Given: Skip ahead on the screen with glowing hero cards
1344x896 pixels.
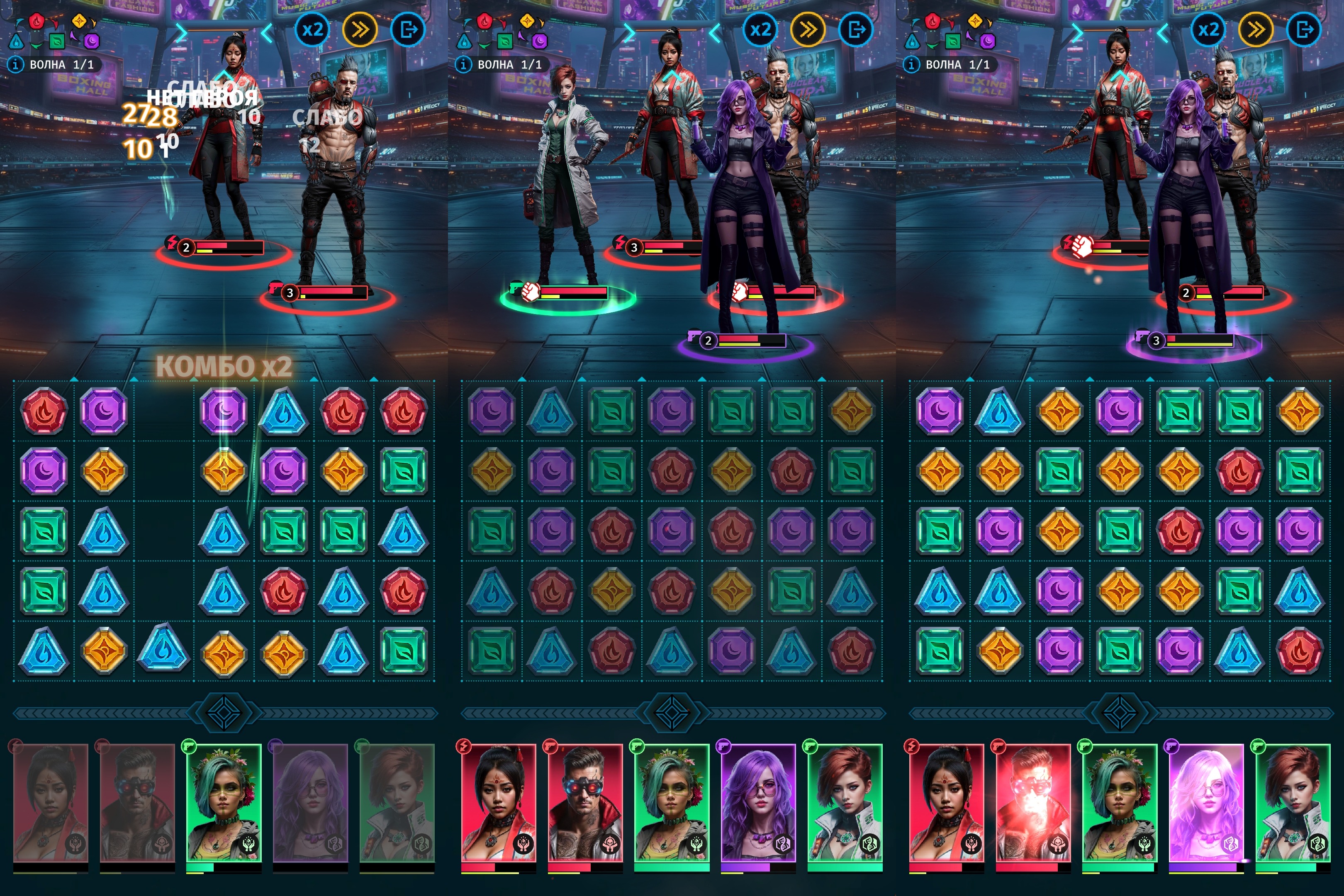Looking at the screenshot, I should (1255, 30).
